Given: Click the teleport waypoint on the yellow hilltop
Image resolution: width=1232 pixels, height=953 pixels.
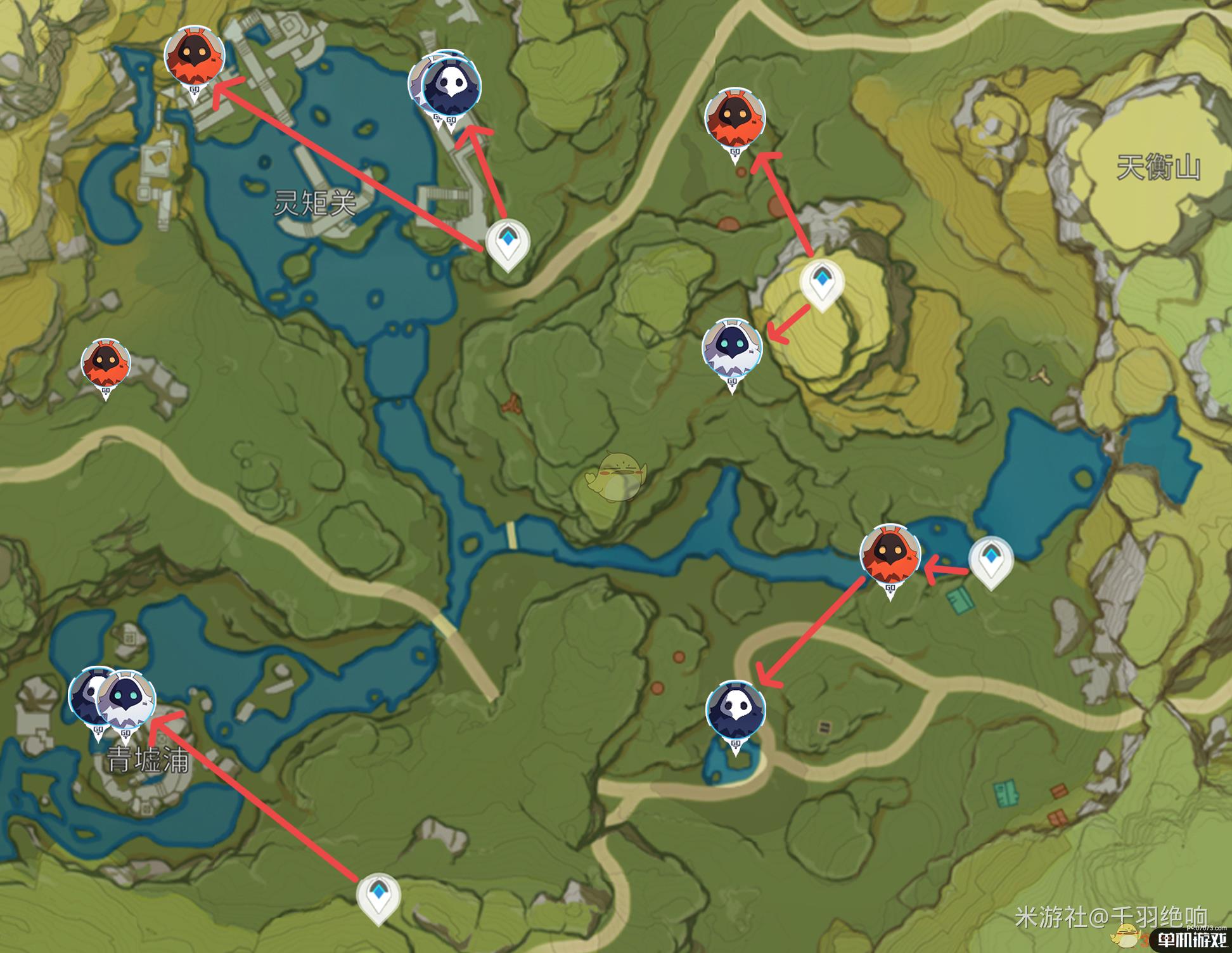Looking at the screenshot, I should pyautogui.click(x=822, y=282).
